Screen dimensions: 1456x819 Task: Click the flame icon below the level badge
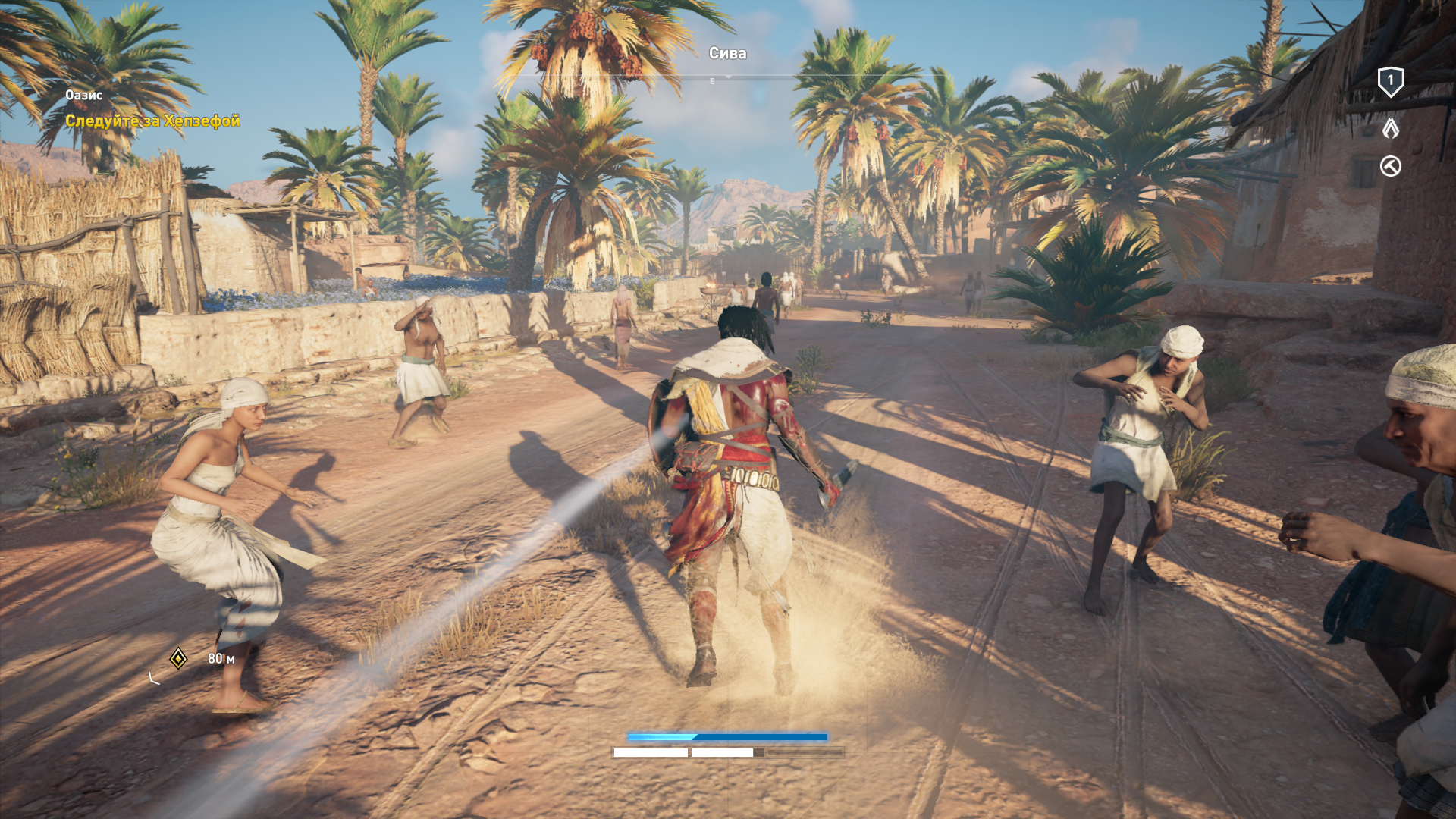tap(1390, 128)
